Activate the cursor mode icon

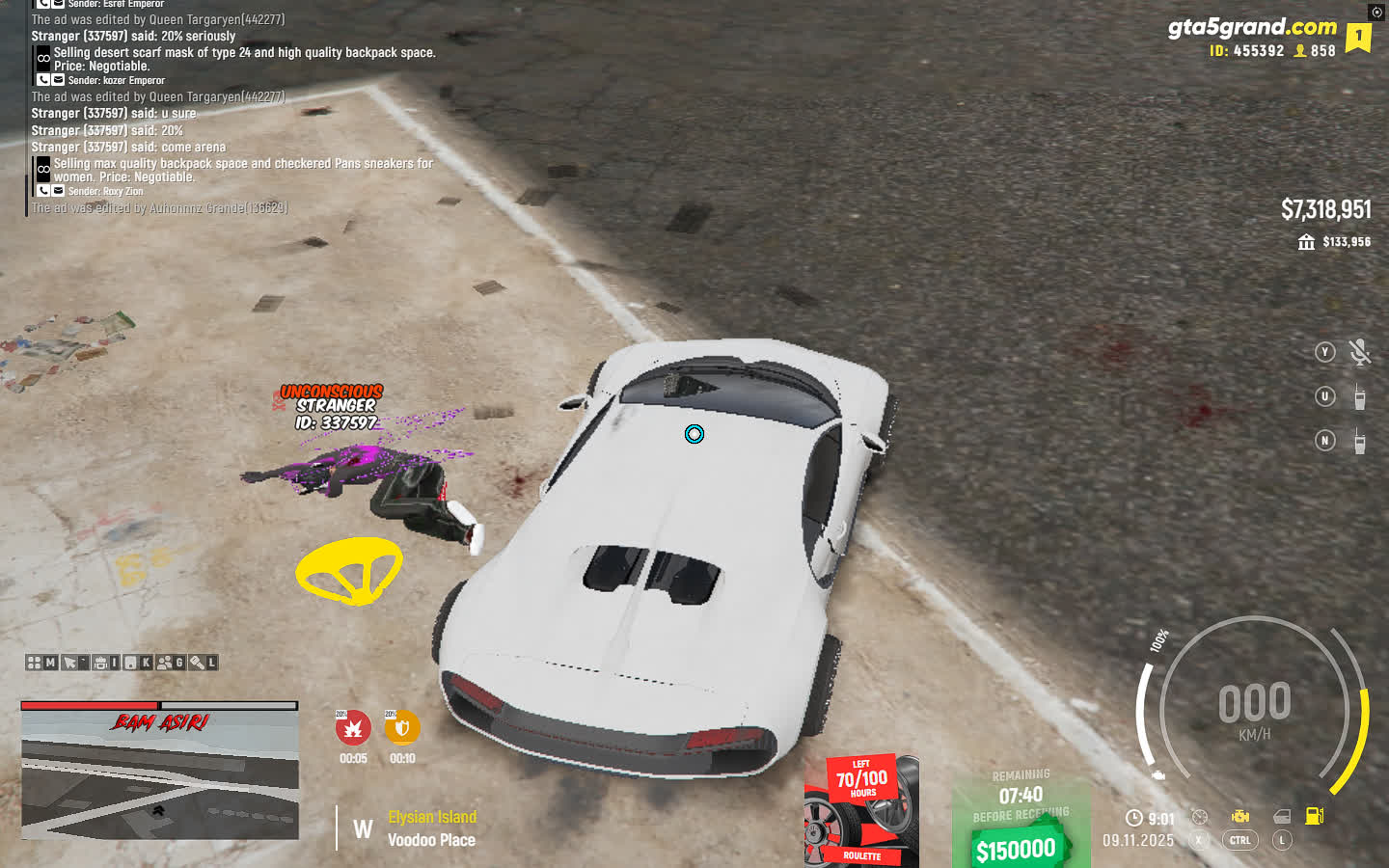pyautogui.click(x=69, y=663)
